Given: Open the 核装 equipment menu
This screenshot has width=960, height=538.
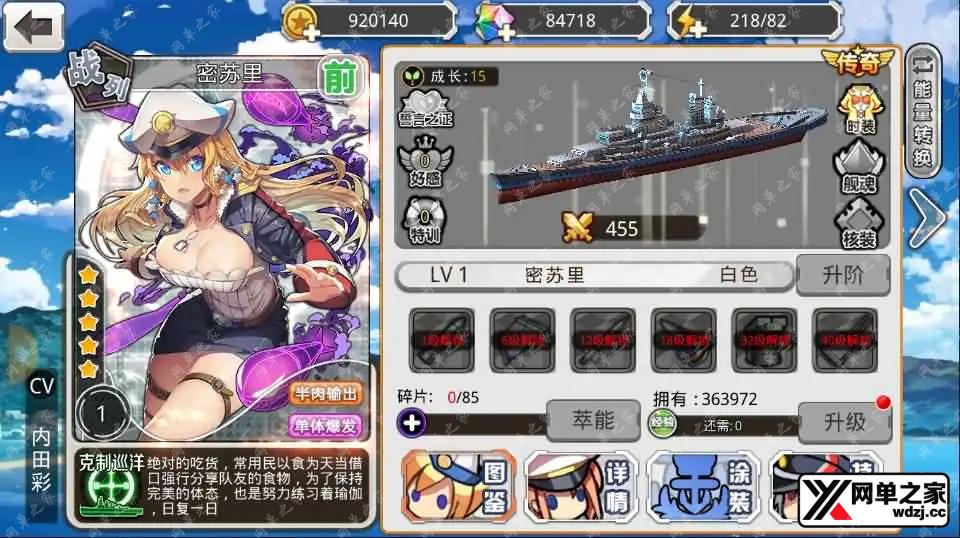Looking at the screenshot, I should 857,221.
